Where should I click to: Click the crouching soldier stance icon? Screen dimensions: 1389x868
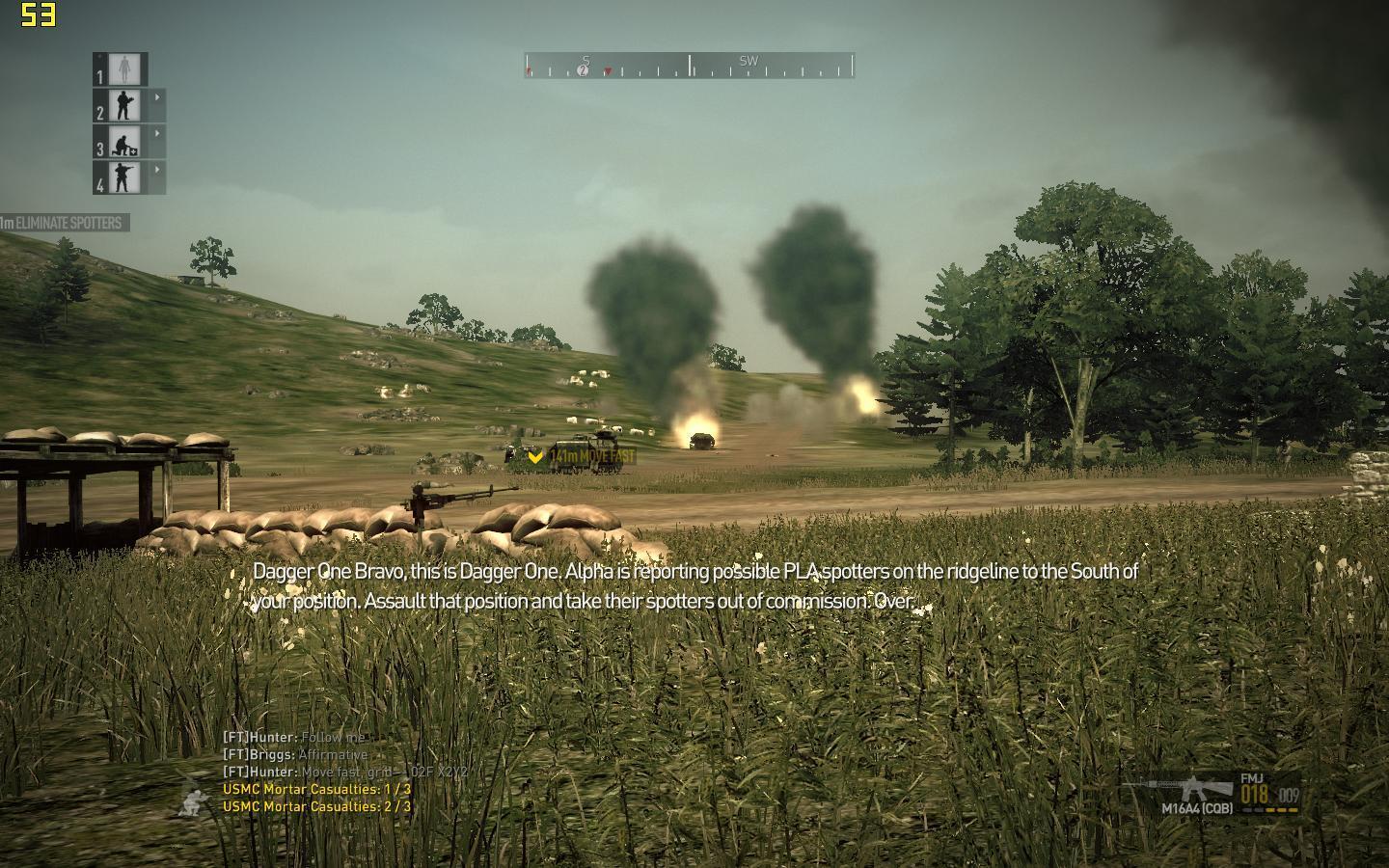coord(196,800)
